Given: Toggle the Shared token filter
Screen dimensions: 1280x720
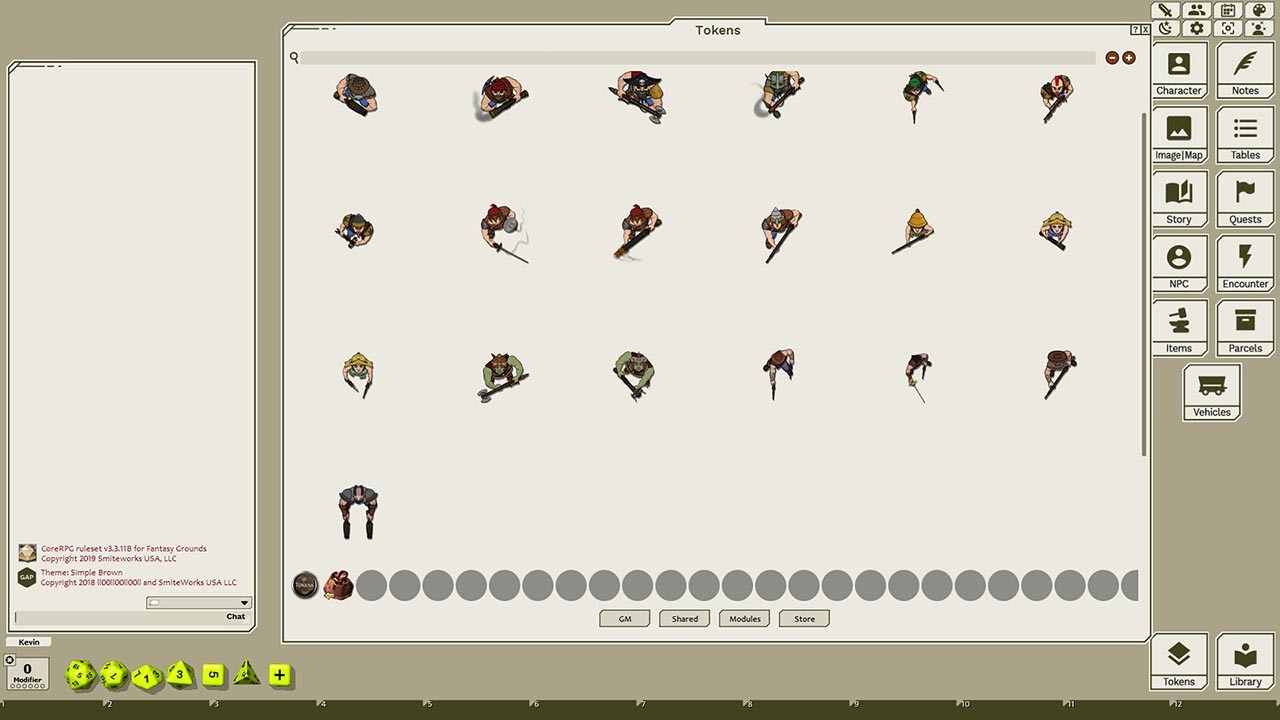Looking at the screenshot, I should 684,618.
